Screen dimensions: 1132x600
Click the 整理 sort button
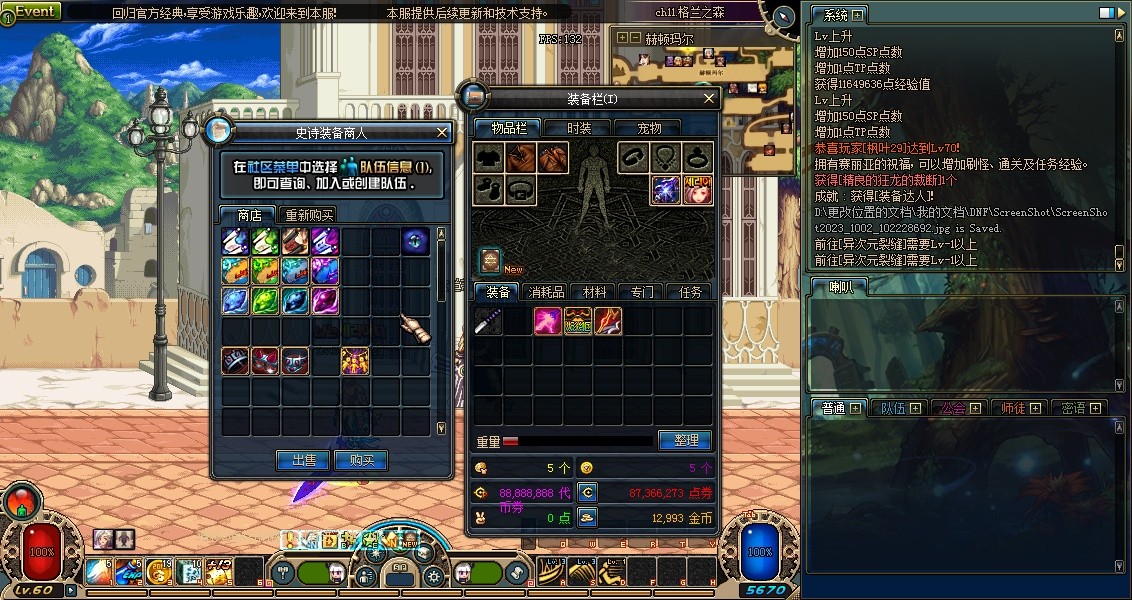click(x=684, y=440)
